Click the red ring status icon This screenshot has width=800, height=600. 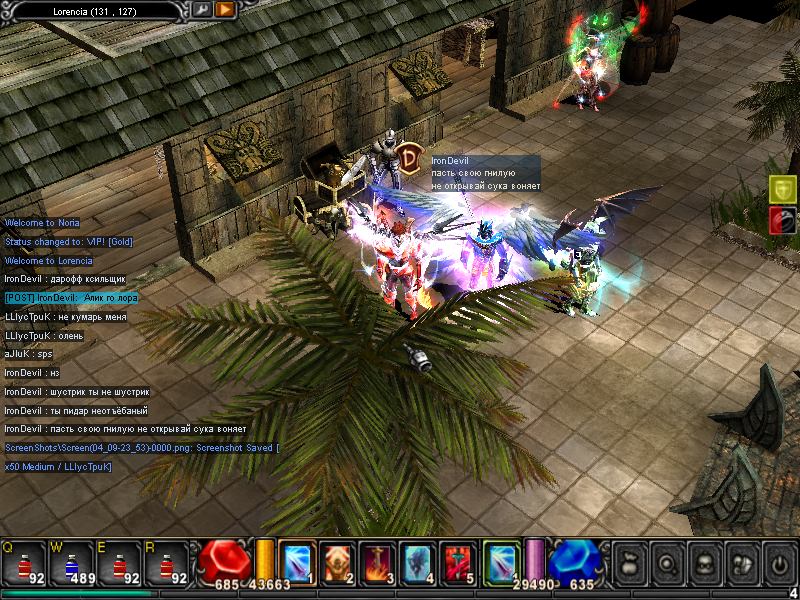[x=783, y=221]
